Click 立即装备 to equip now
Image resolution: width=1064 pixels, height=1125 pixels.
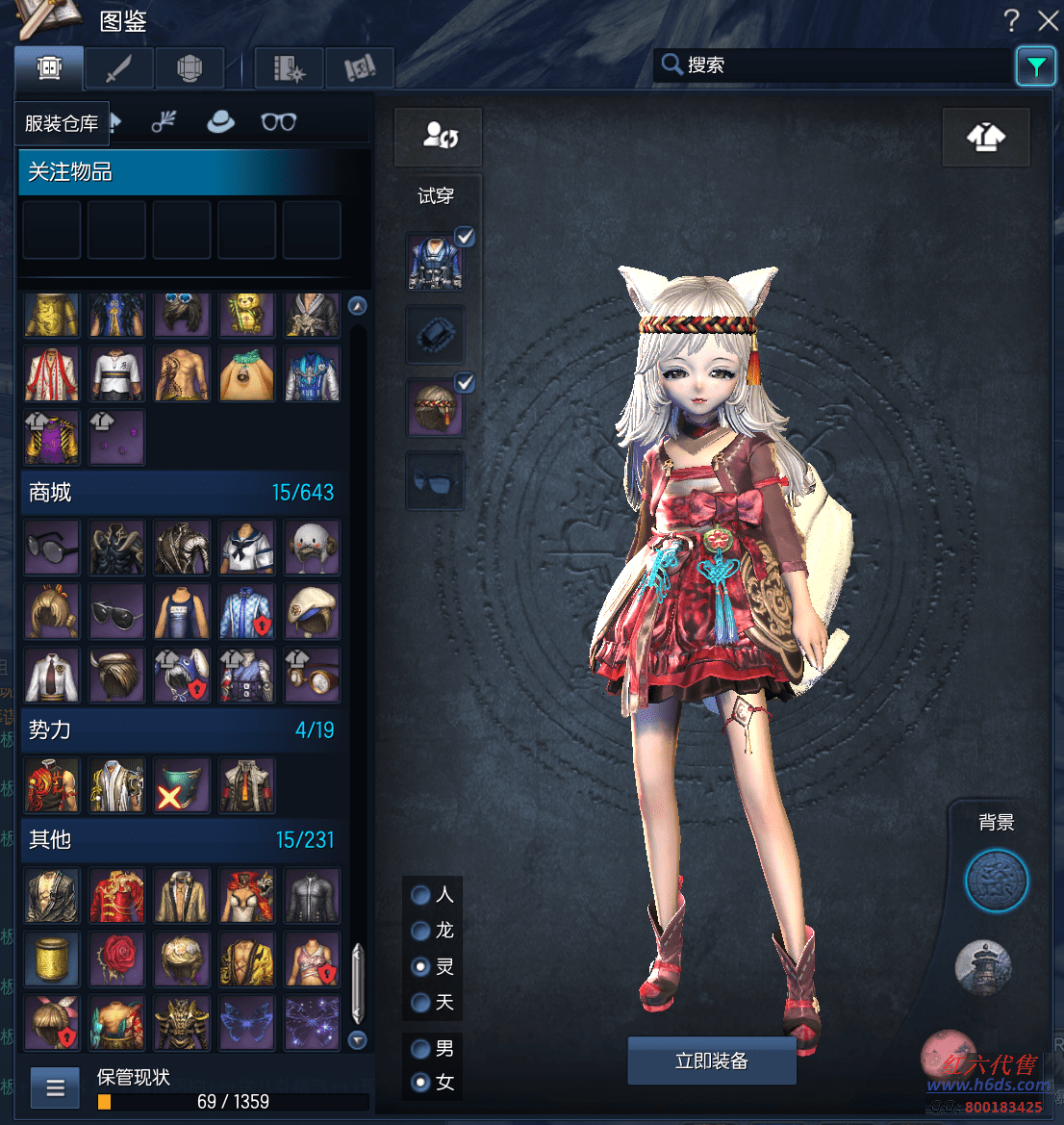point(711,1061)
